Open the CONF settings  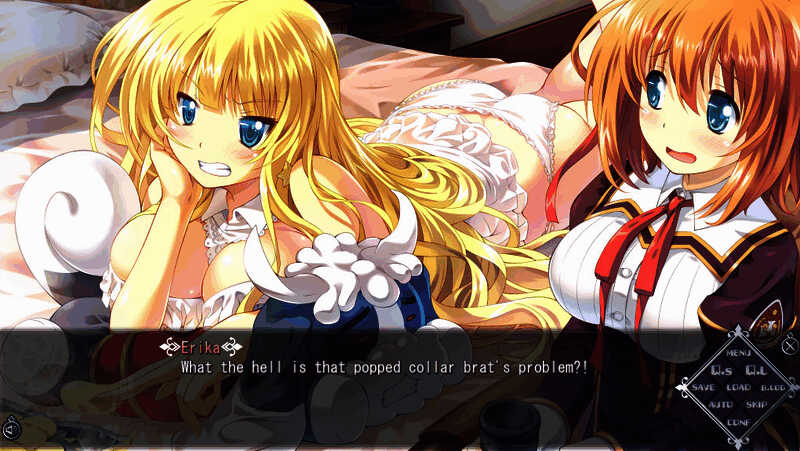739,421
